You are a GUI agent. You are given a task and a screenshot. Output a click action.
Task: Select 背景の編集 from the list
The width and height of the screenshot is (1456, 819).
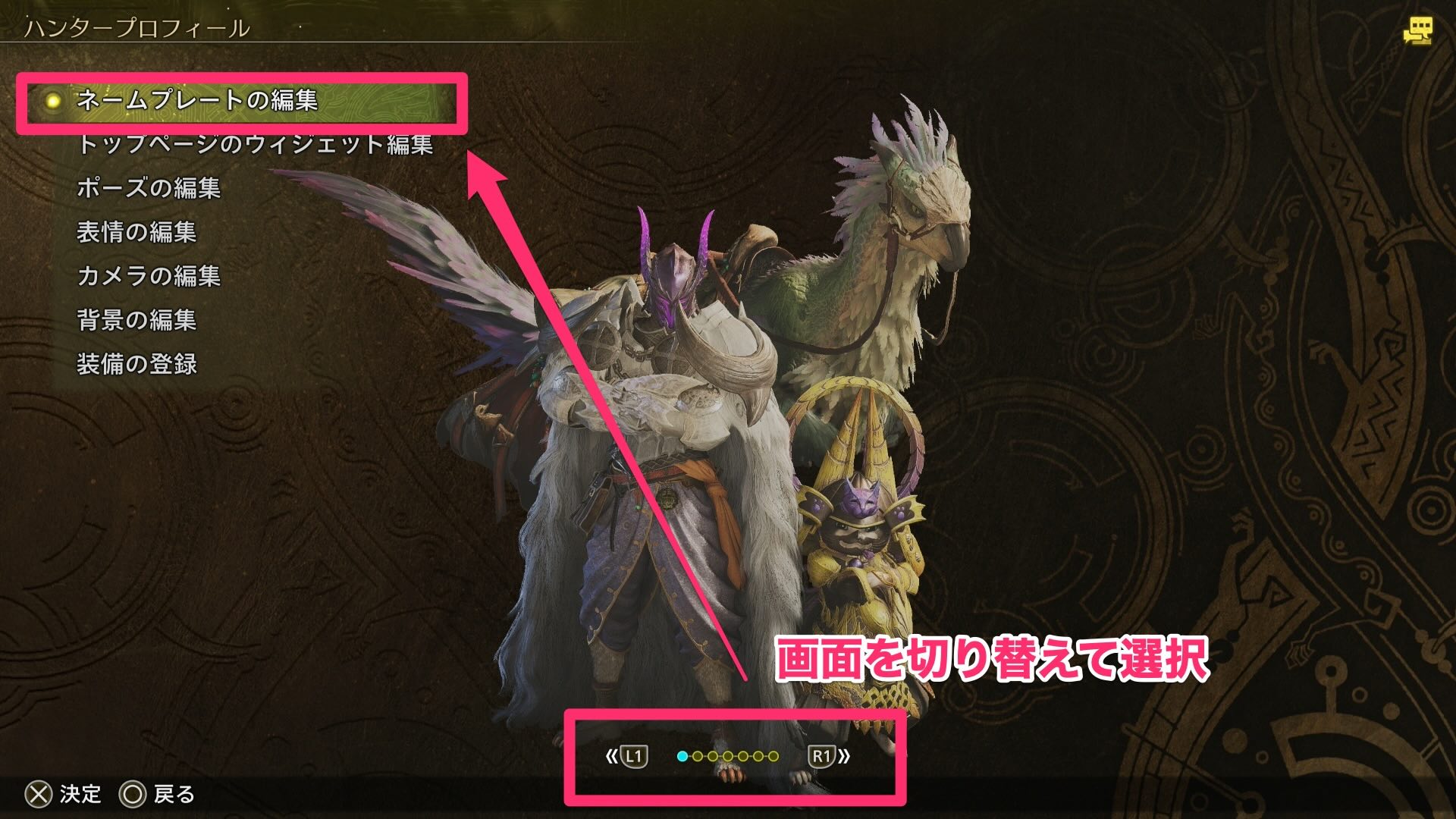[136, 321]
